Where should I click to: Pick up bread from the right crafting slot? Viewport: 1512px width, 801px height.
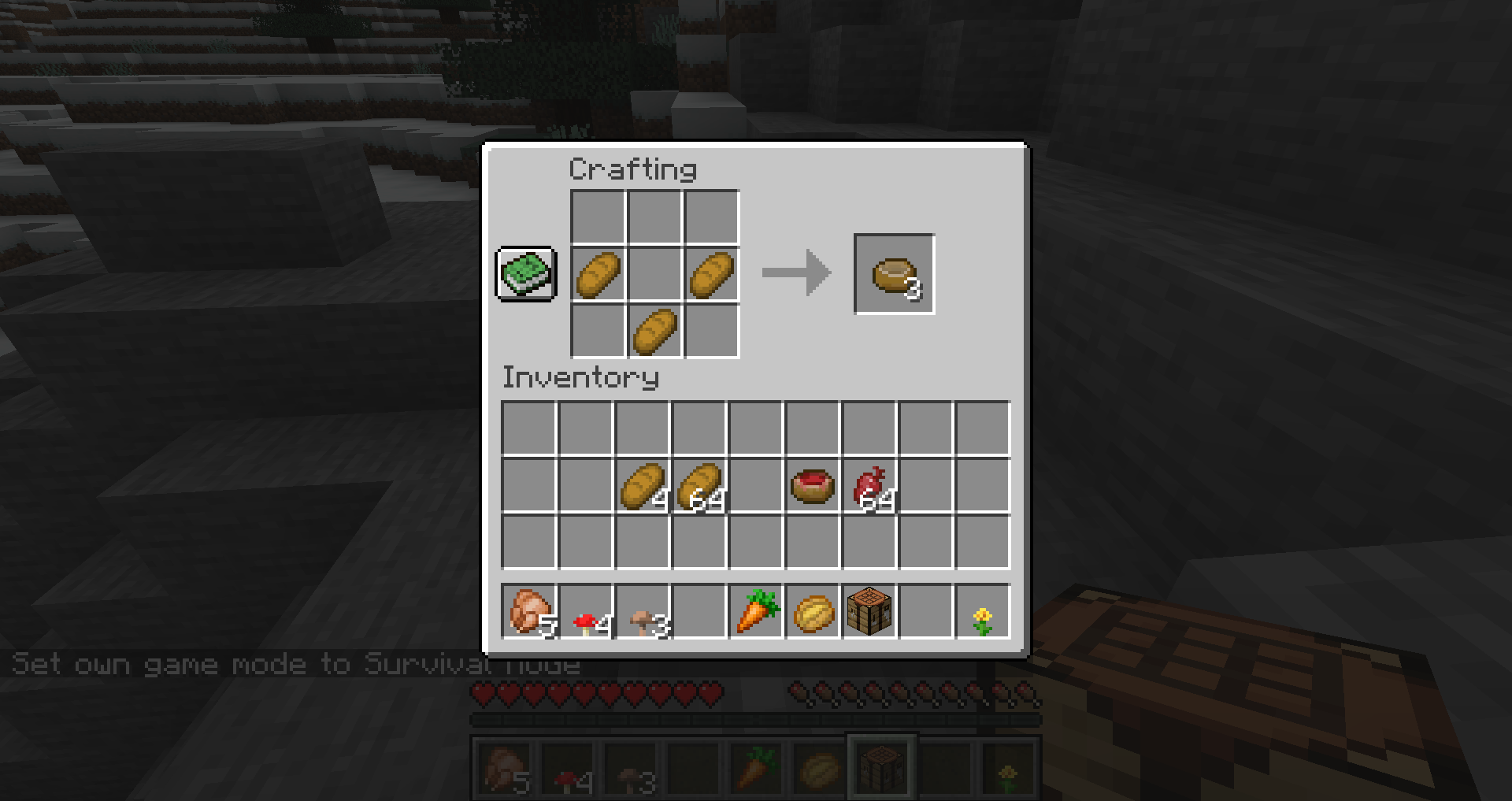711,274
